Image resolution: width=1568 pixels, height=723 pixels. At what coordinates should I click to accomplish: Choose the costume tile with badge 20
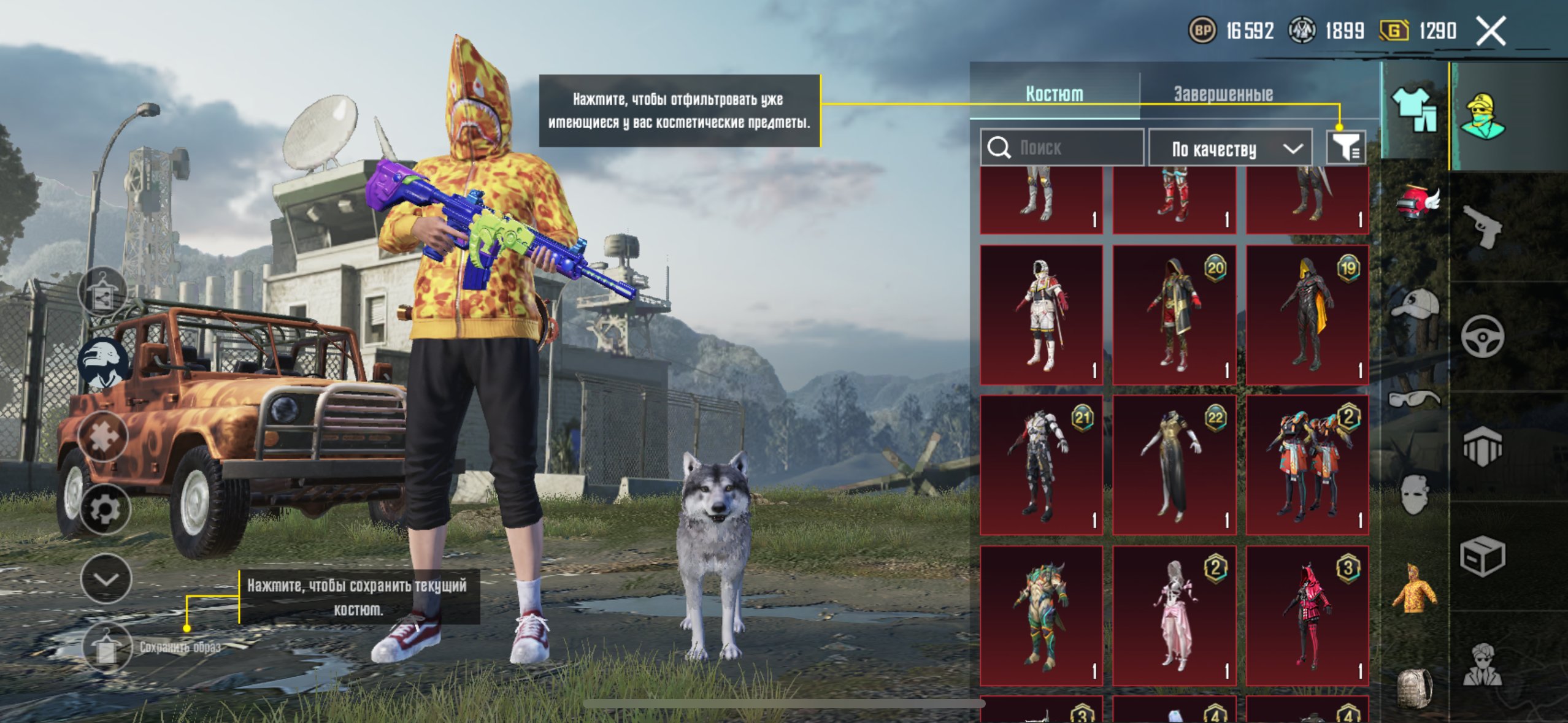(x=1174, y=315)
